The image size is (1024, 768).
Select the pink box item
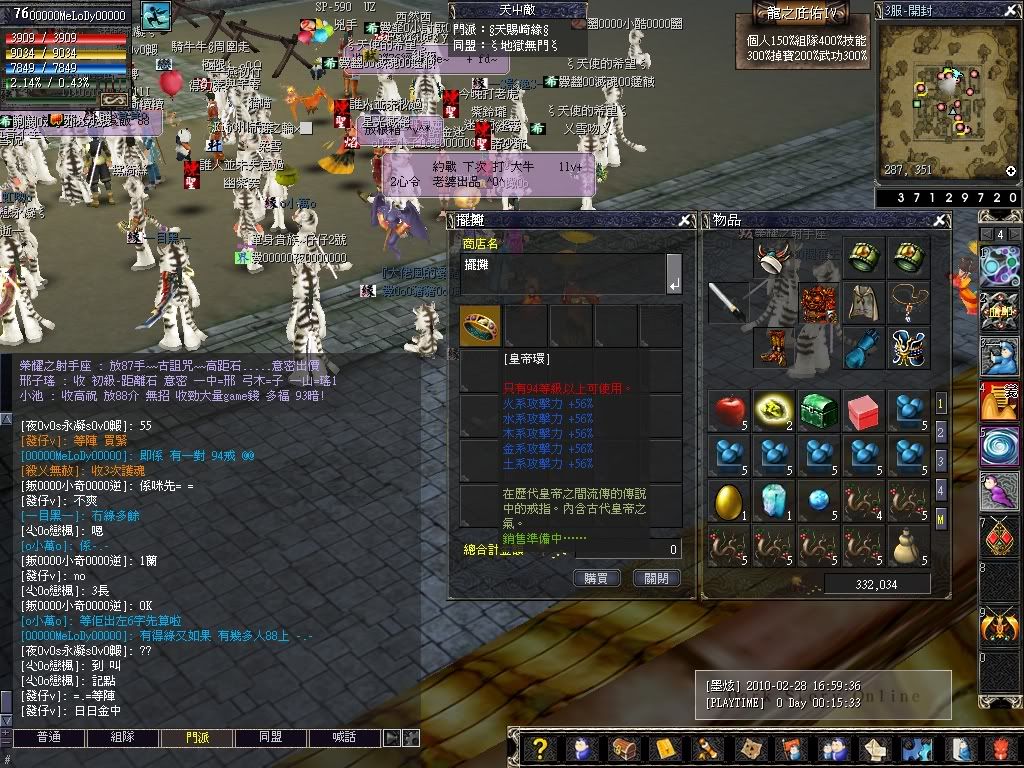click(863, 410)
